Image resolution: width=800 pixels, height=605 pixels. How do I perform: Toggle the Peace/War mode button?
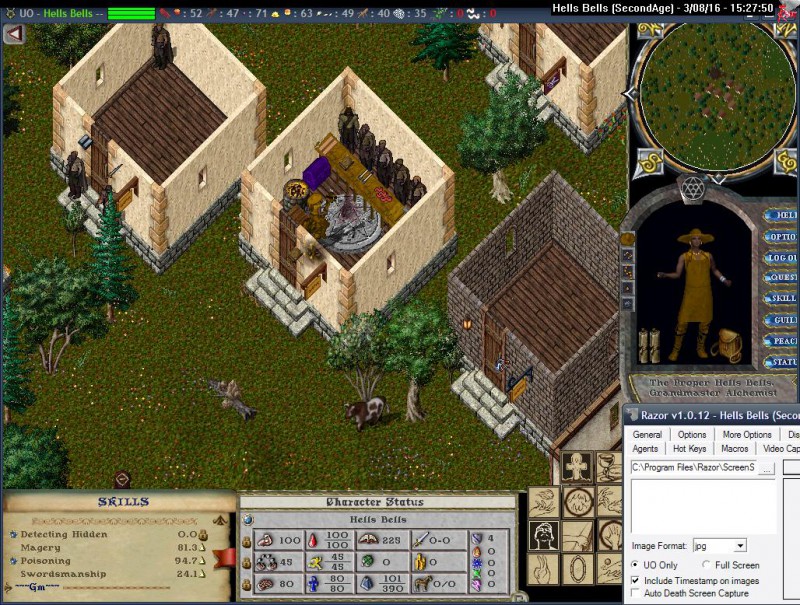pyautogui.click(x=781, y=341)
